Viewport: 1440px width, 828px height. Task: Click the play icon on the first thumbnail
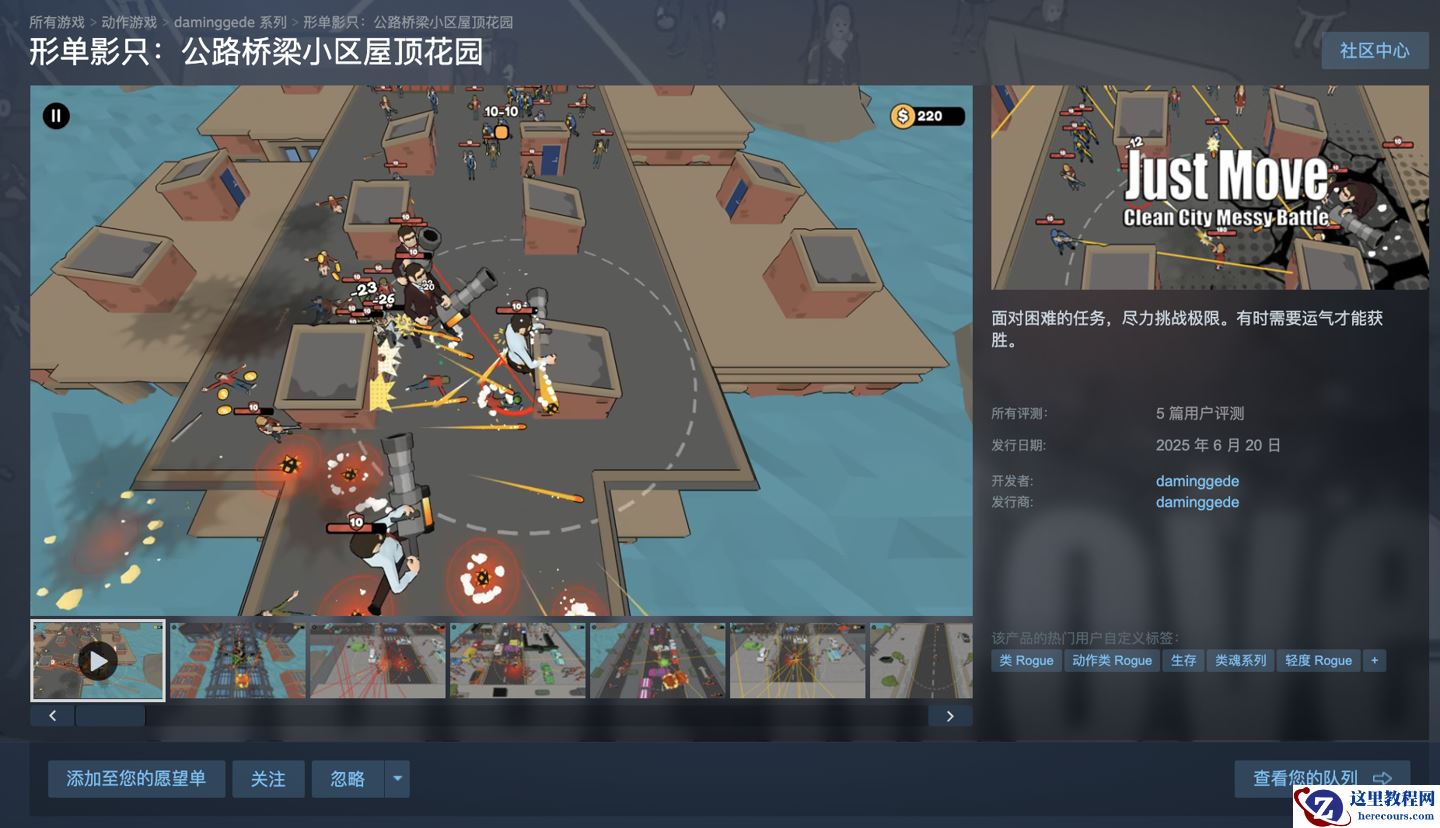pyautogui.click(x=97, y=659)
